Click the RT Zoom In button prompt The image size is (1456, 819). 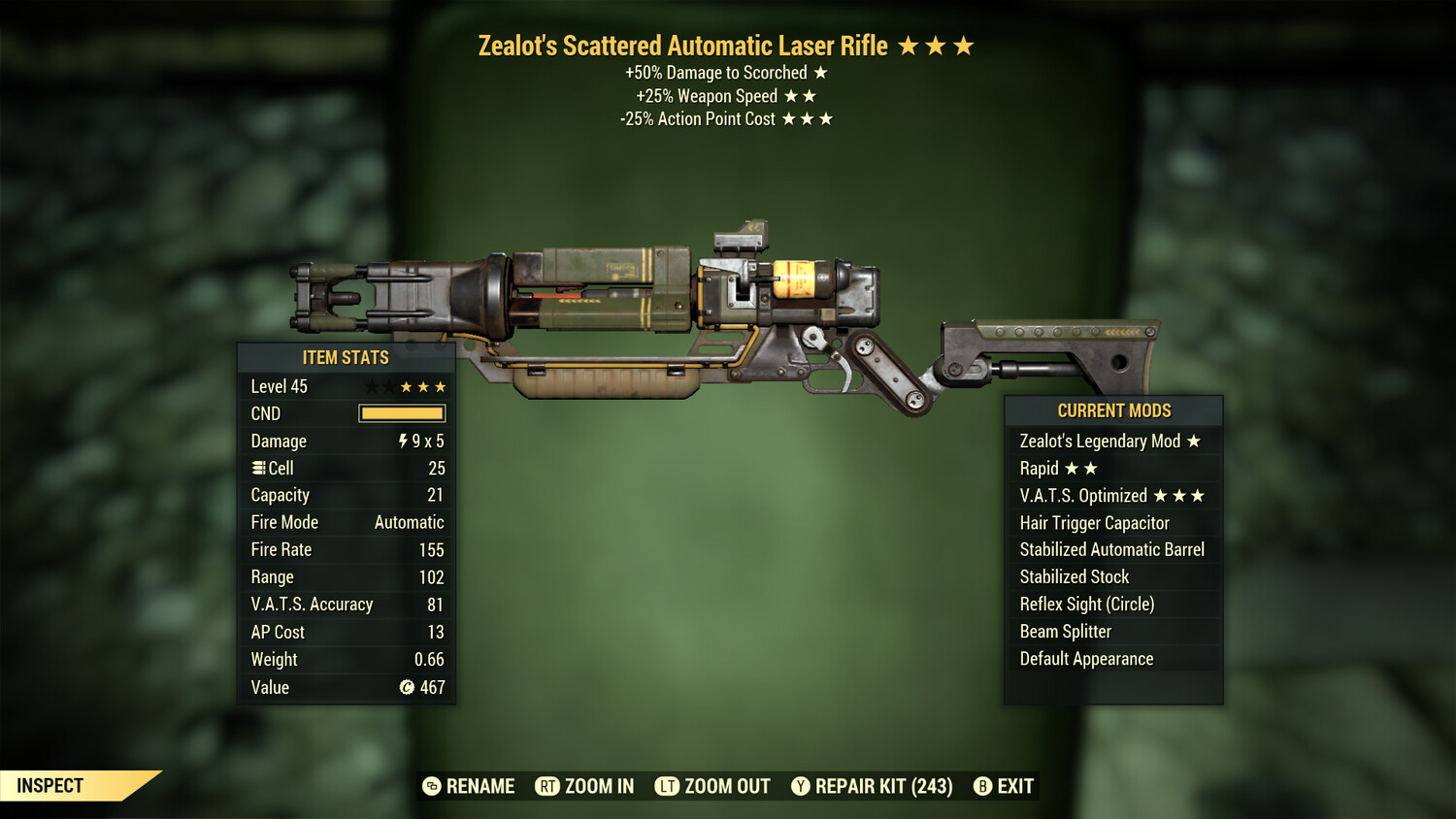pos(546,786)
